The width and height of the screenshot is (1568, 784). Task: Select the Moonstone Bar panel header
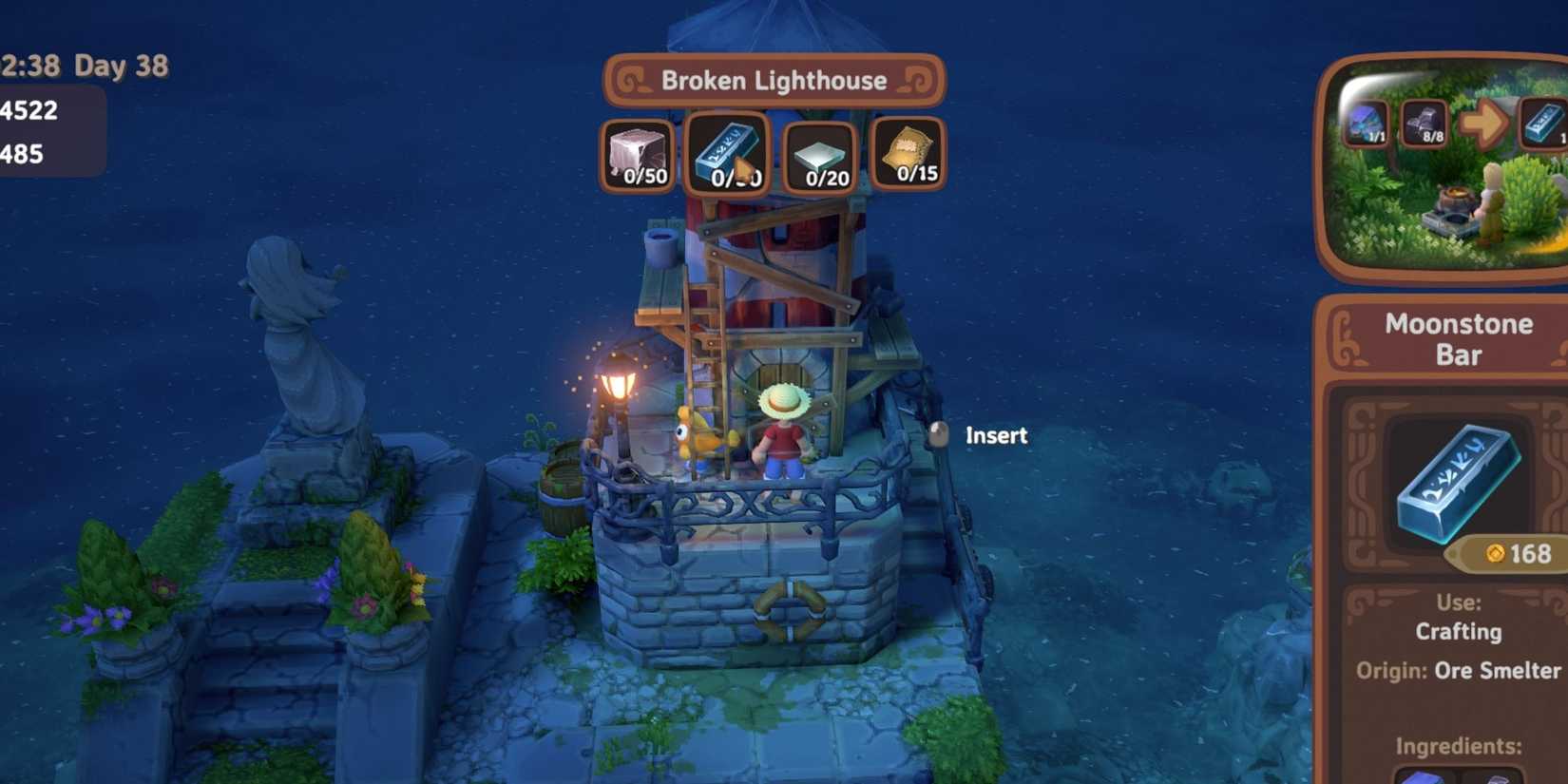[x=1459, y=338]
